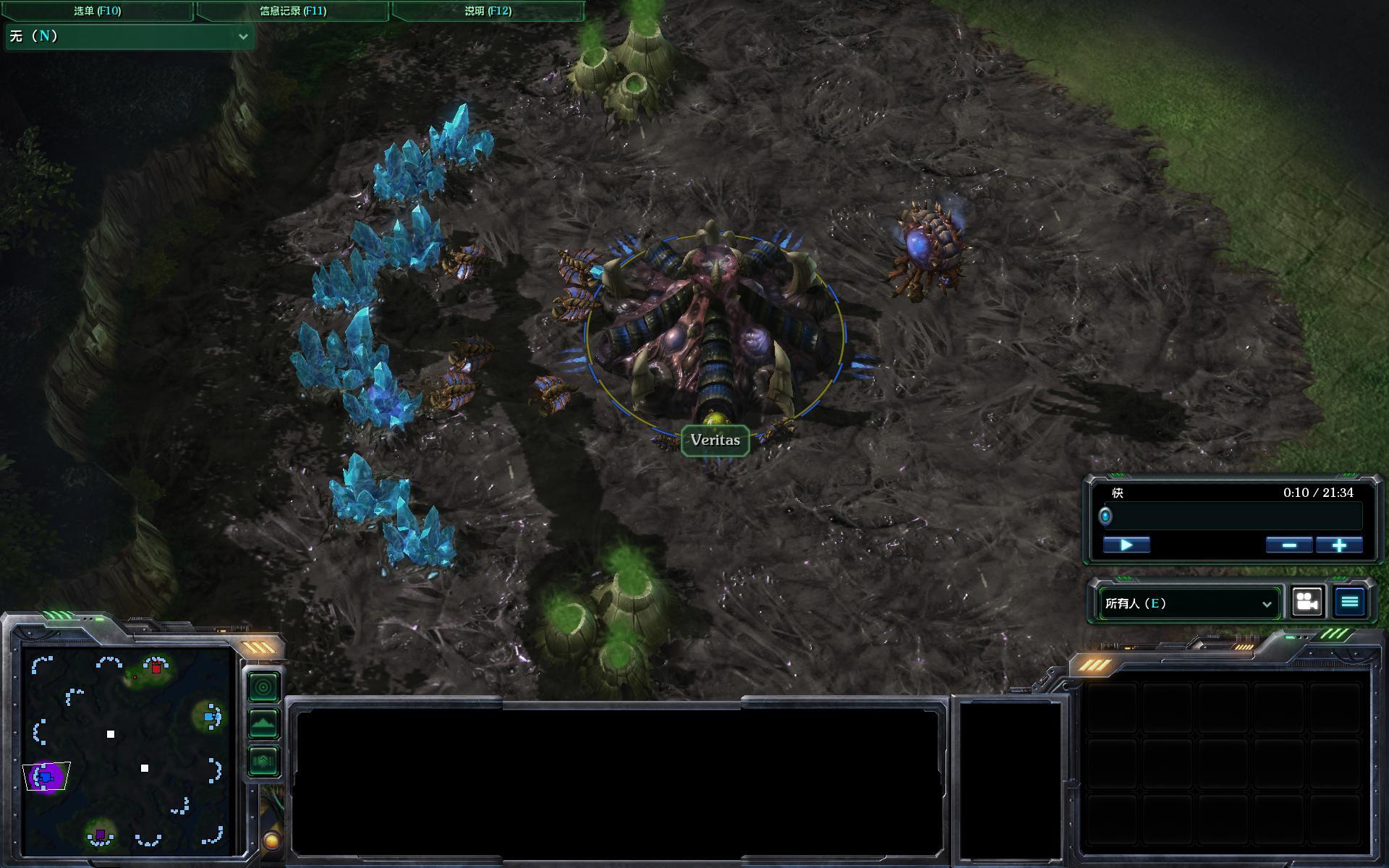Viewport: 1389px width, 868px height.
Task: Play the replay with the arrow button
Action: click(x=1126, y=545)
